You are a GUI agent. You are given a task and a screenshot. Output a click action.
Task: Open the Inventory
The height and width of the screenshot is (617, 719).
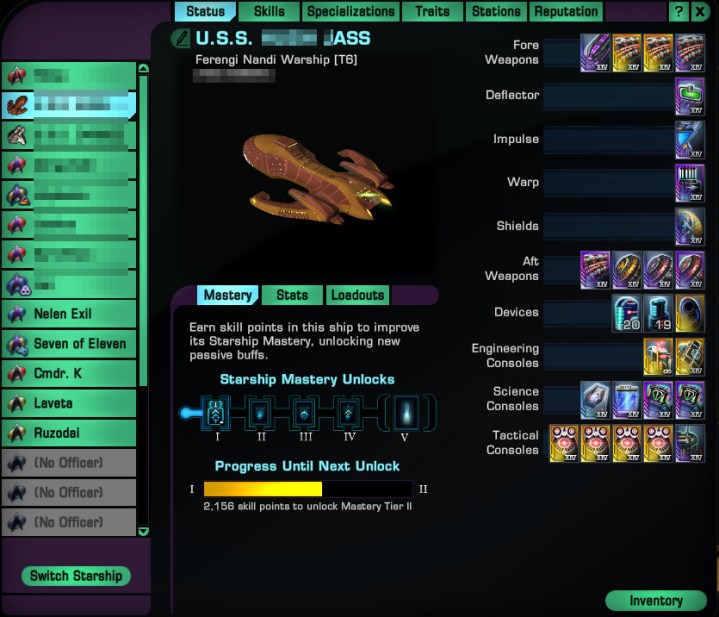(656, 601)
